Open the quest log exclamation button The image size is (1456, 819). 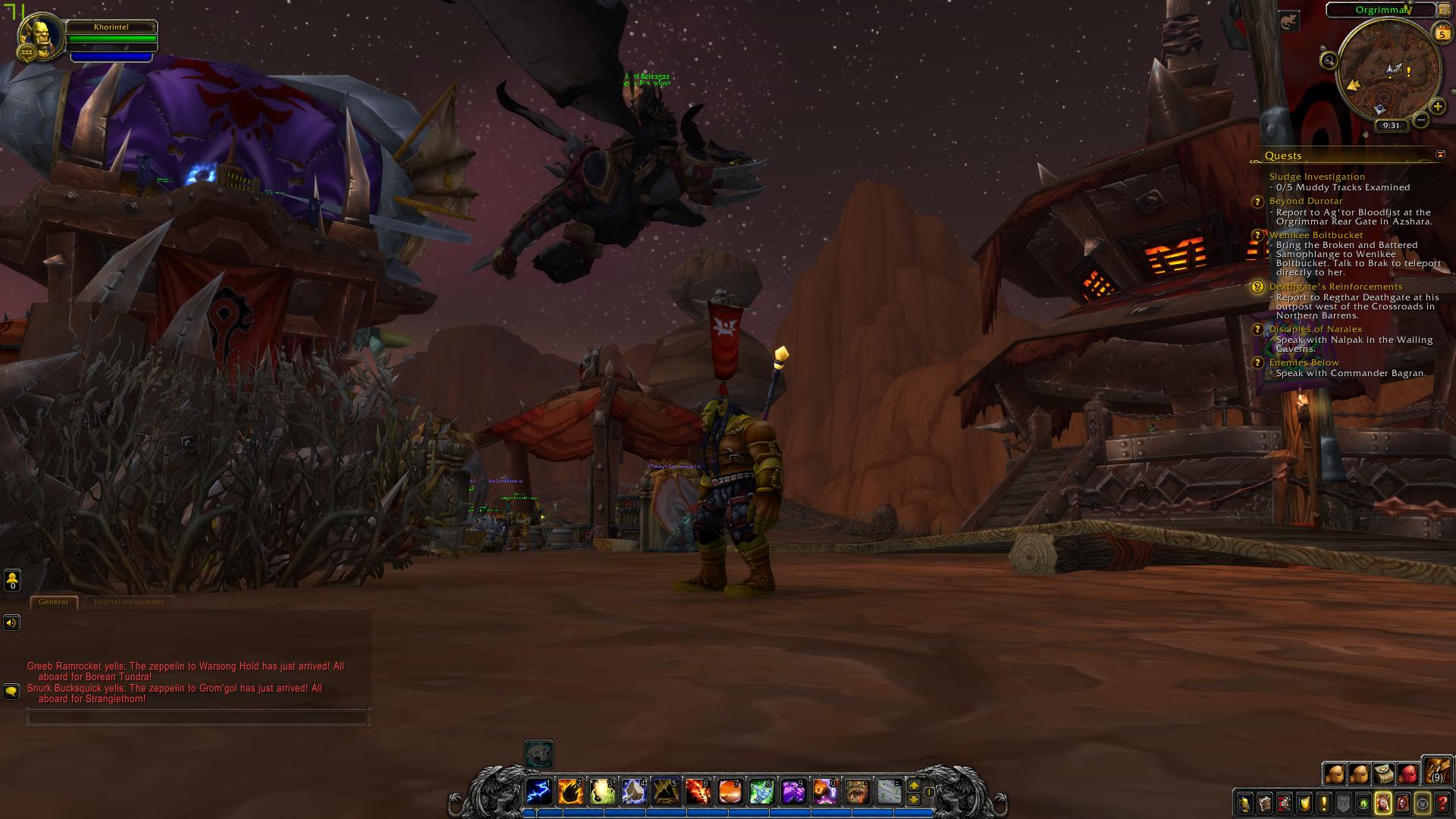tap(1324, 803)
